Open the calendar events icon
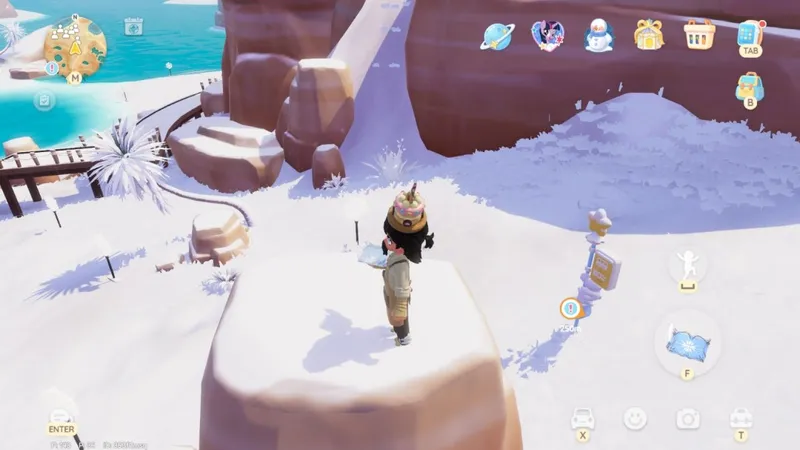The width and height of the screenshot is (800, 450). [x=133, y=27]
